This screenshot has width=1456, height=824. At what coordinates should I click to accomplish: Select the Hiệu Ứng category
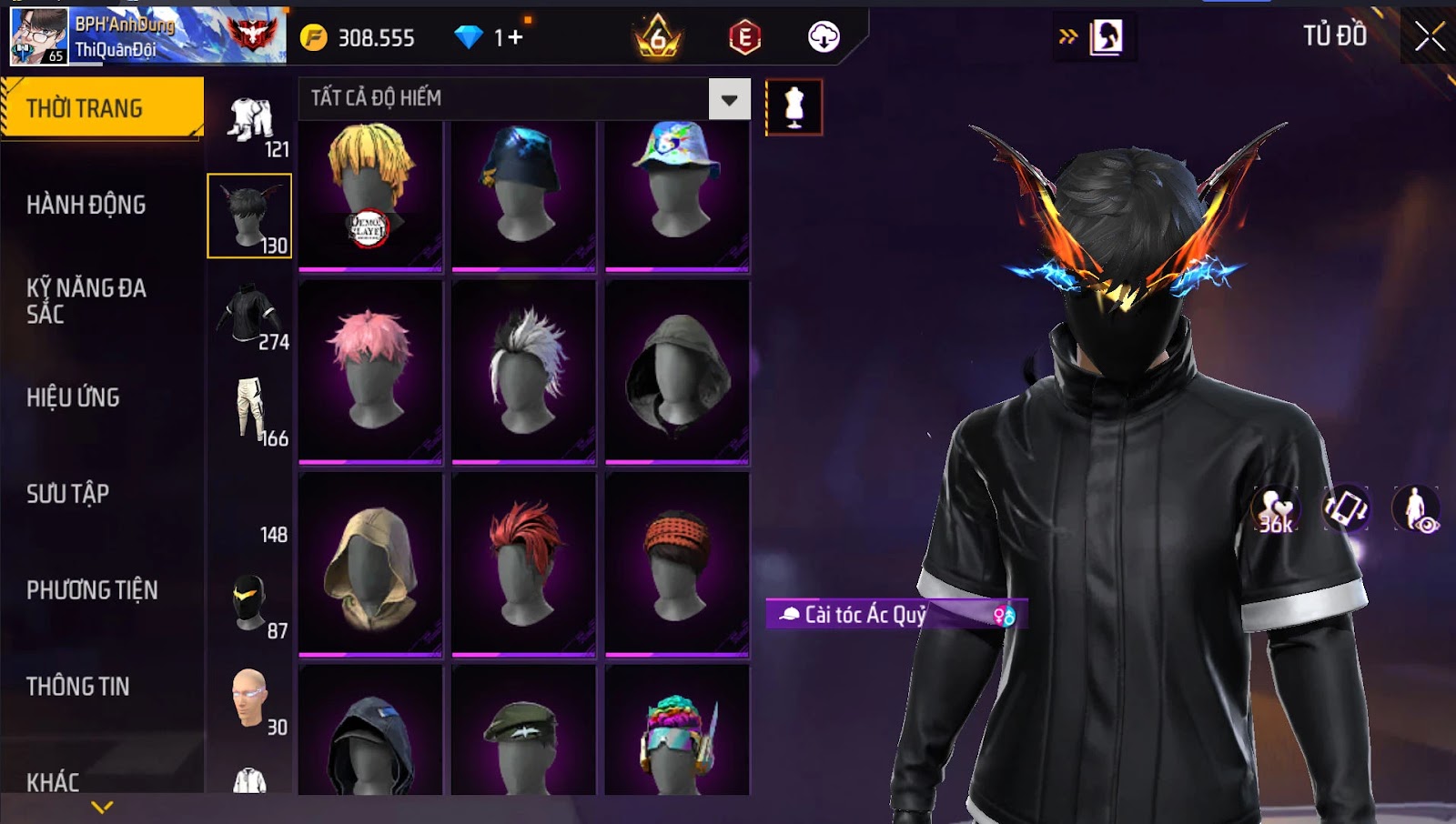tap(73, 397)
